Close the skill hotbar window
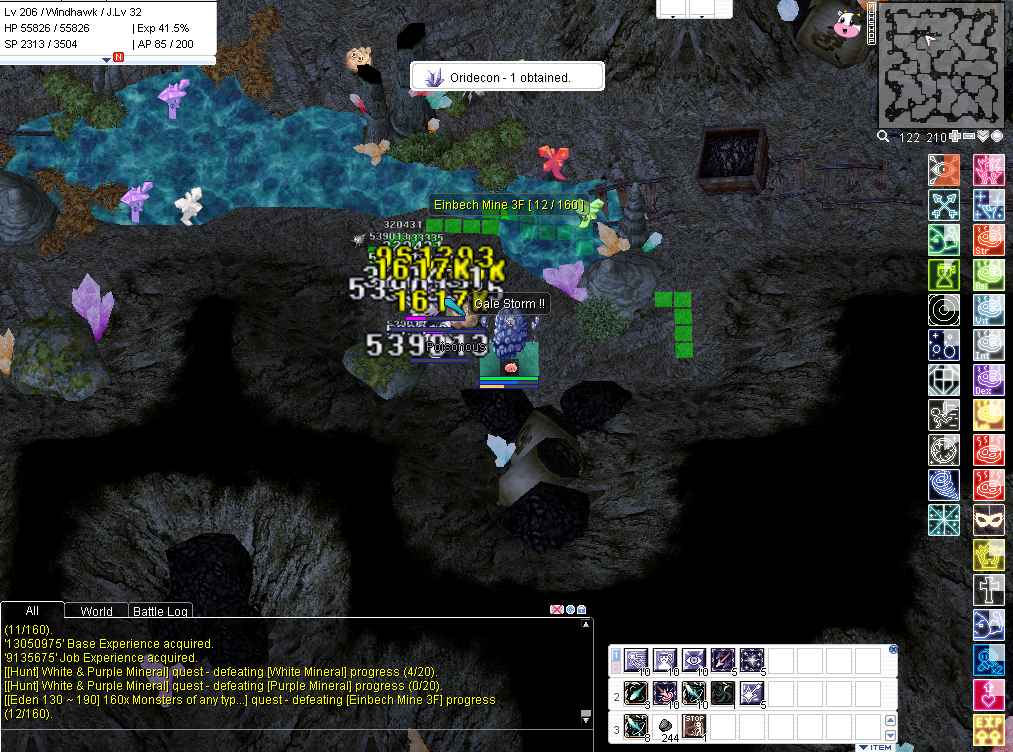Image resolution: width=1013 pixels, height=752 pixels. click(893, 649)
